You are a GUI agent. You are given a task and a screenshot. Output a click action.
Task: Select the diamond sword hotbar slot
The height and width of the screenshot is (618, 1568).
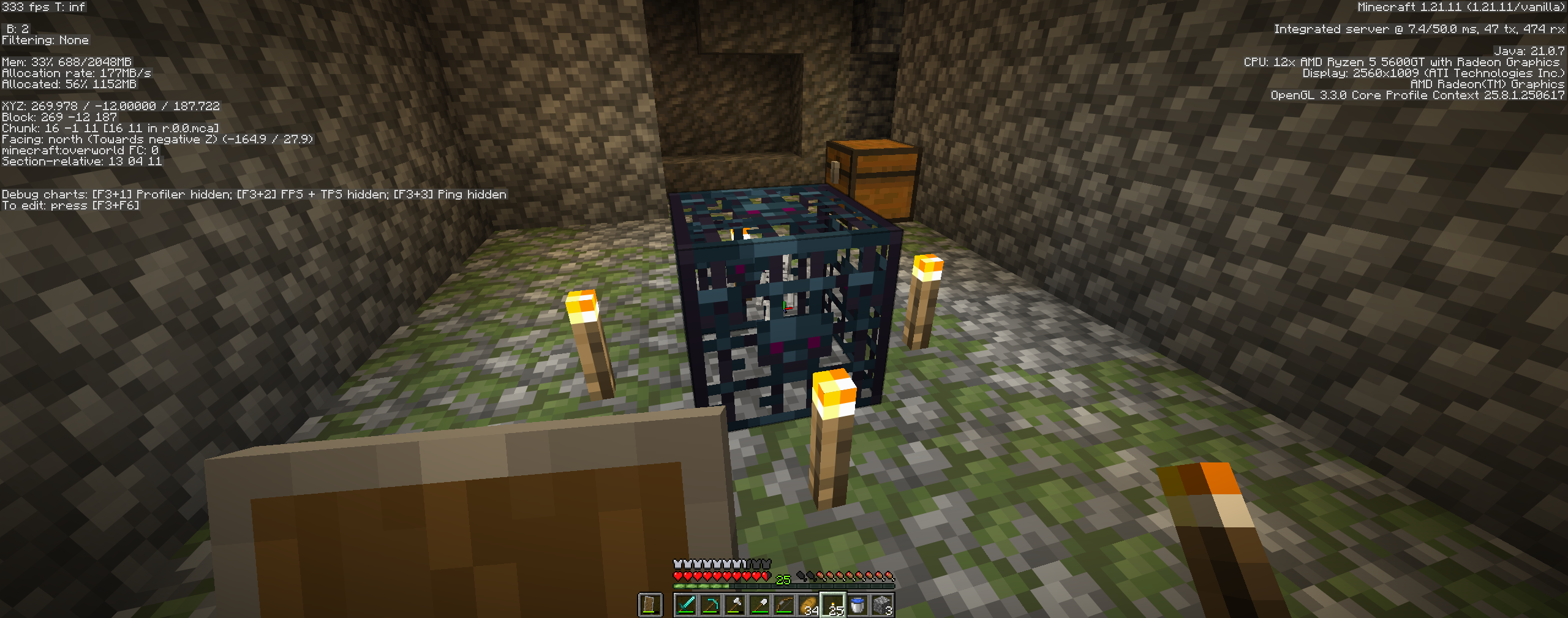click(686, 605)
